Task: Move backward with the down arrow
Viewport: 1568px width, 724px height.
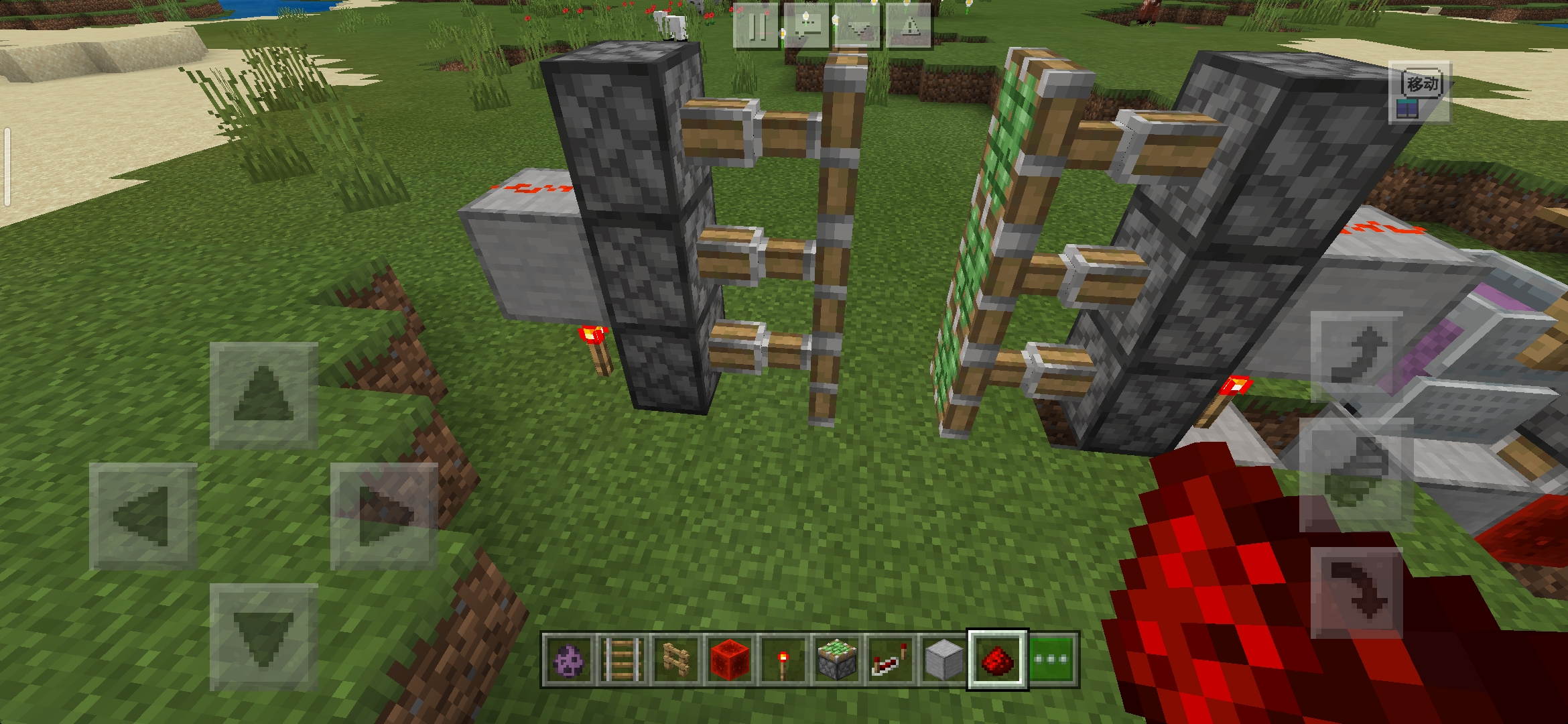Action: point(263,637)
